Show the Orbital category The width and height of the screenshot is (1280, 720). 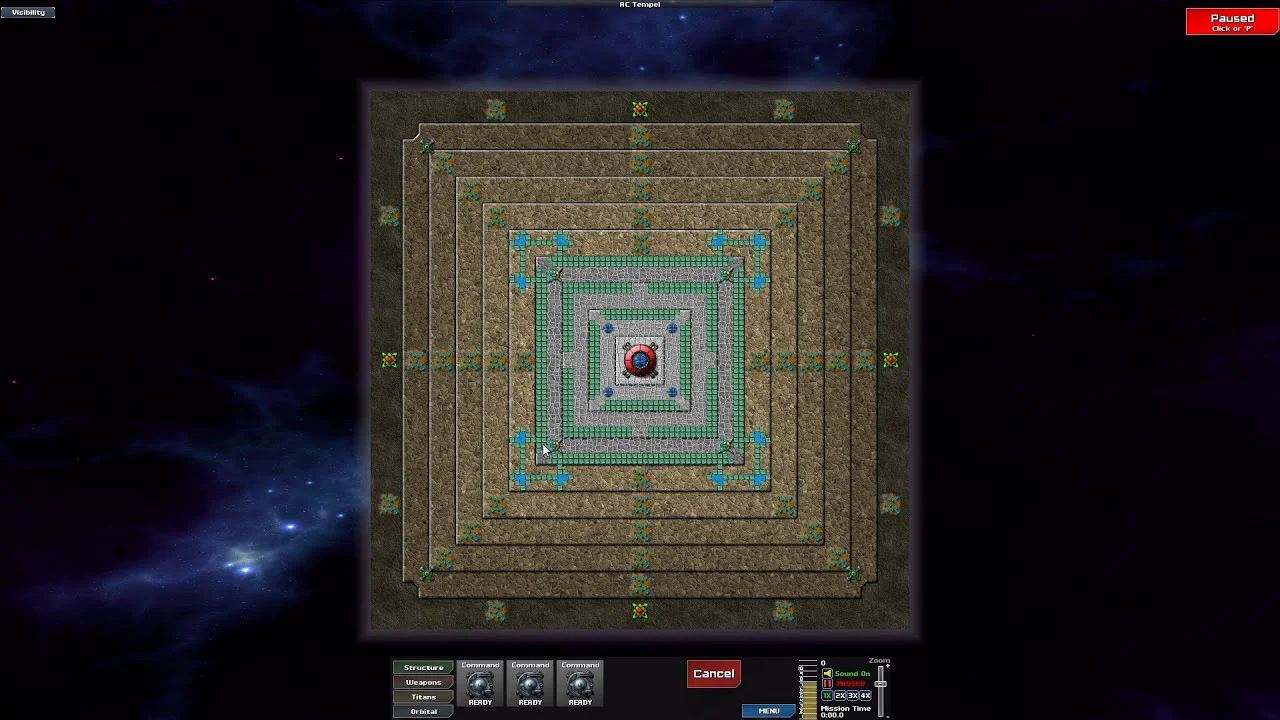point(423,711)
